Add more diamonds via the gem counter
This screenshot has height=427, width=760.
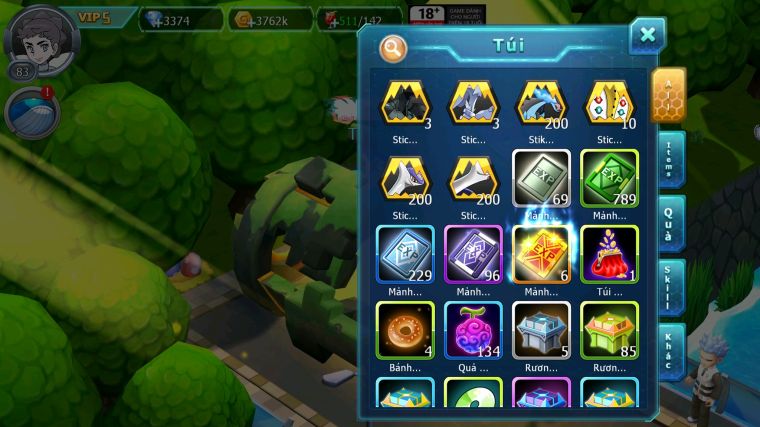pos(182,19)
